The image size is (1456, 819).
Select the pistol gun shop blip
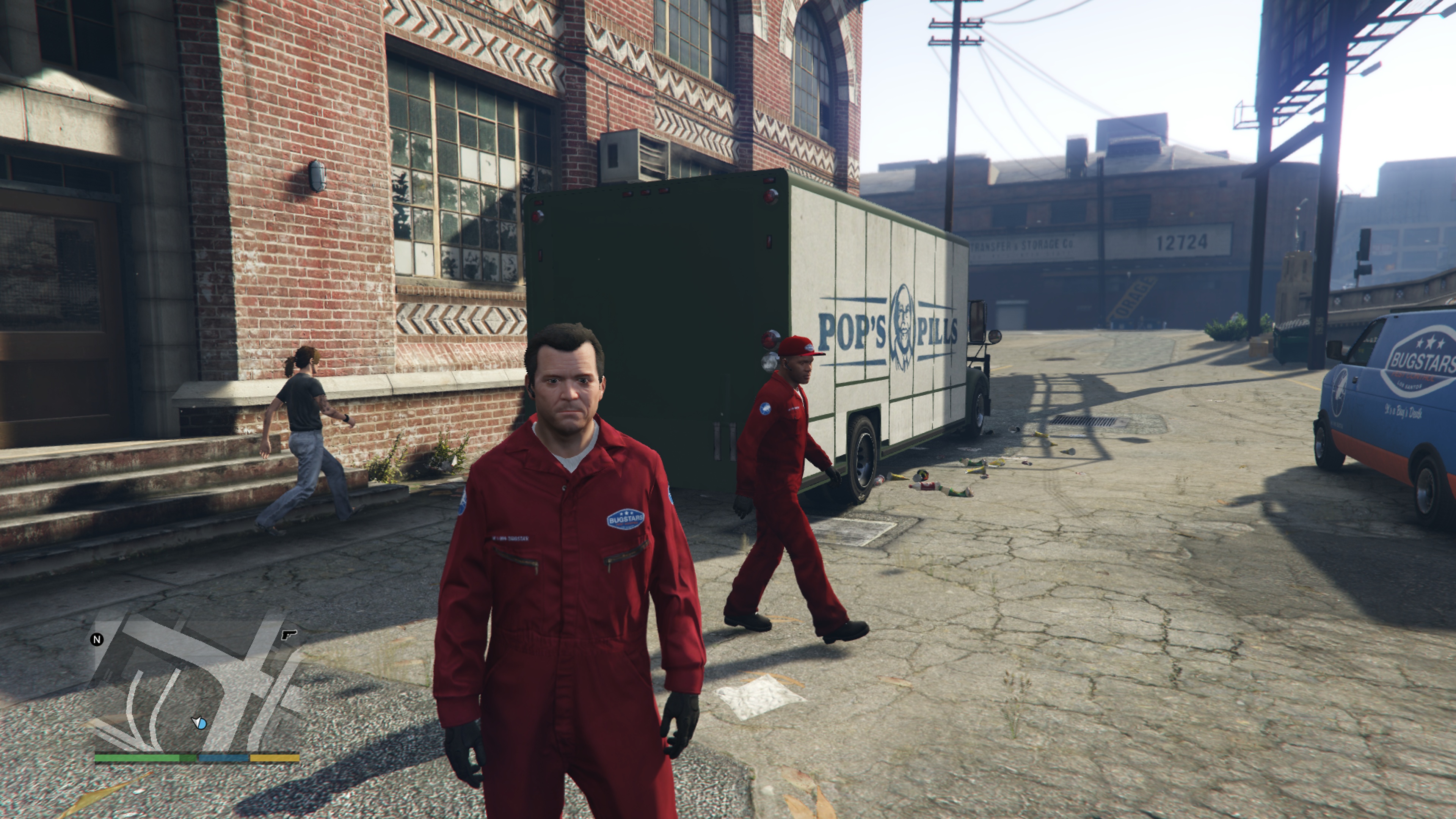point(289,635)
